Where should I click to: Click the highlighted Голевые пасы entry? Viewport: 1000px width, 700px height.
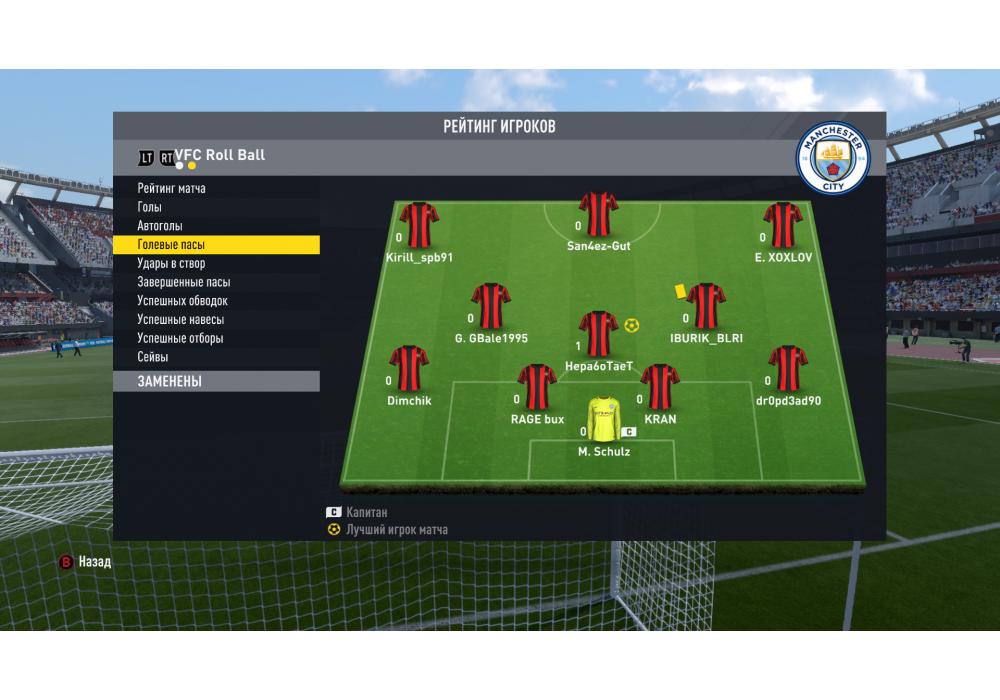[215, 244]
